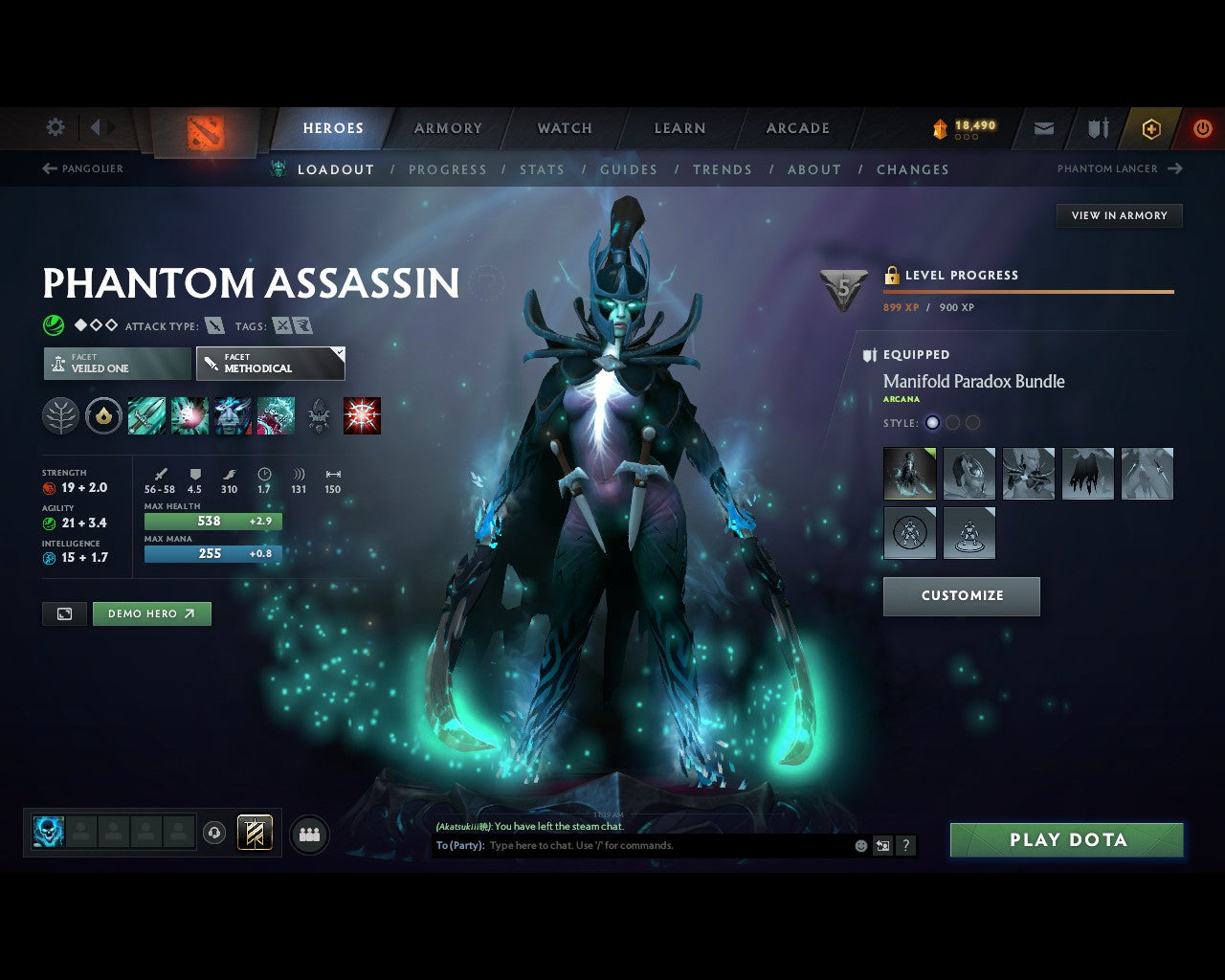Select the third Style radio button
The height and width of the screenshot is (980, 1225).
coord(973,422)
